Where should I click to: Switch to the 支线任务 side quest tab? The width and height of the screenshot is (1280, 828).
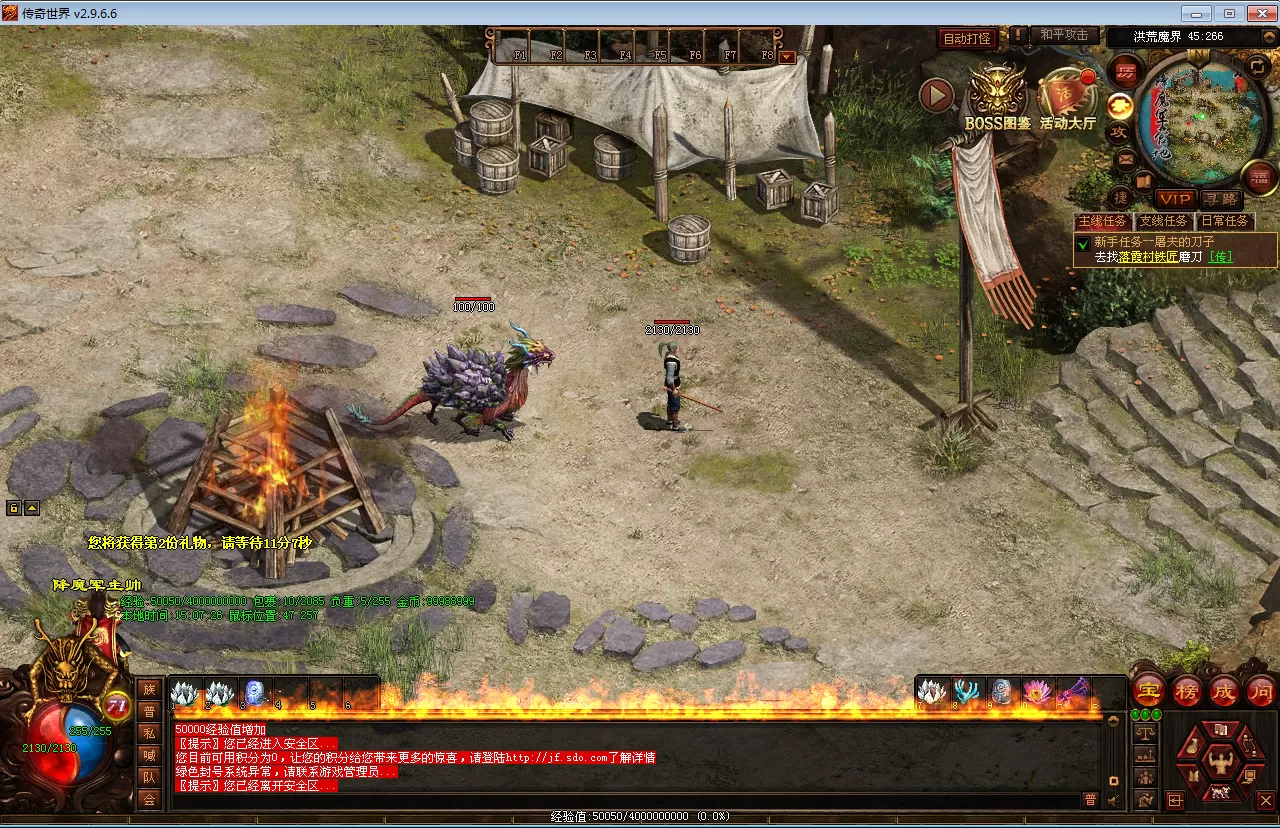coord(1164,222)
